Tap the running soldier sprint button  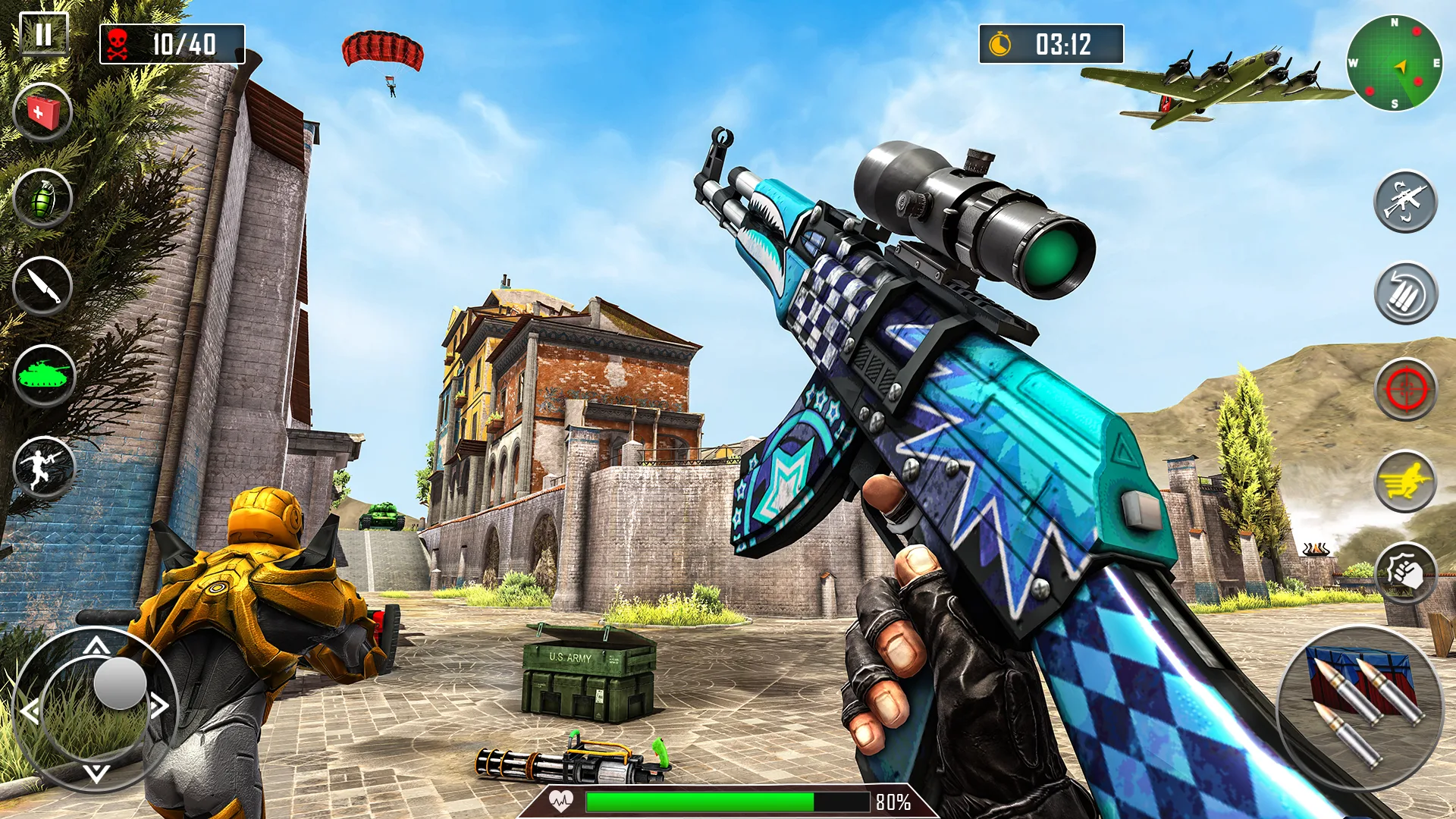(x=44, y=467)
